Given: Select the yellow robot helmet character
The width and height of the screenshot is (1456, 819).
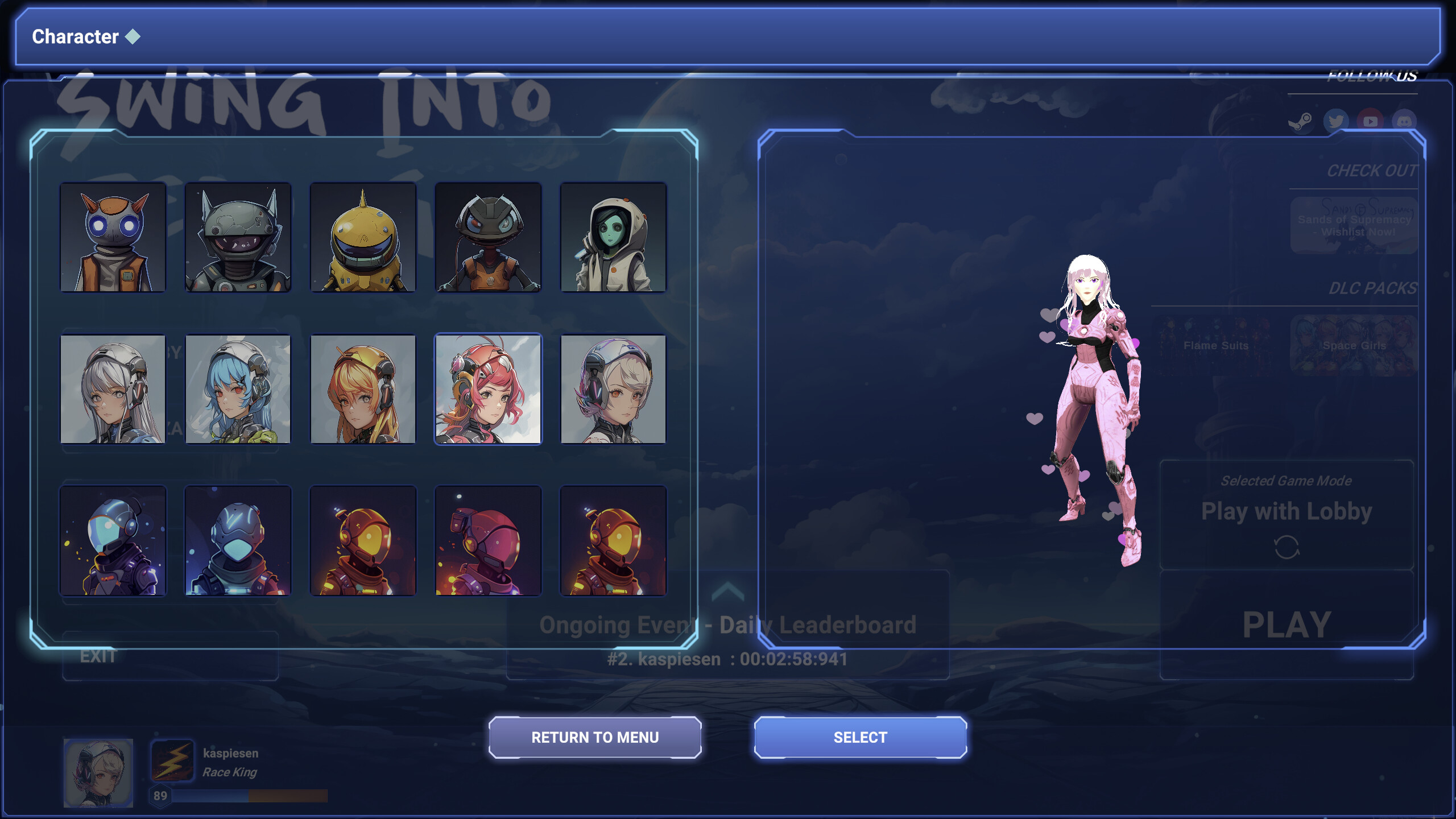Looking at the screenshot, I should (x=363, y=238).
